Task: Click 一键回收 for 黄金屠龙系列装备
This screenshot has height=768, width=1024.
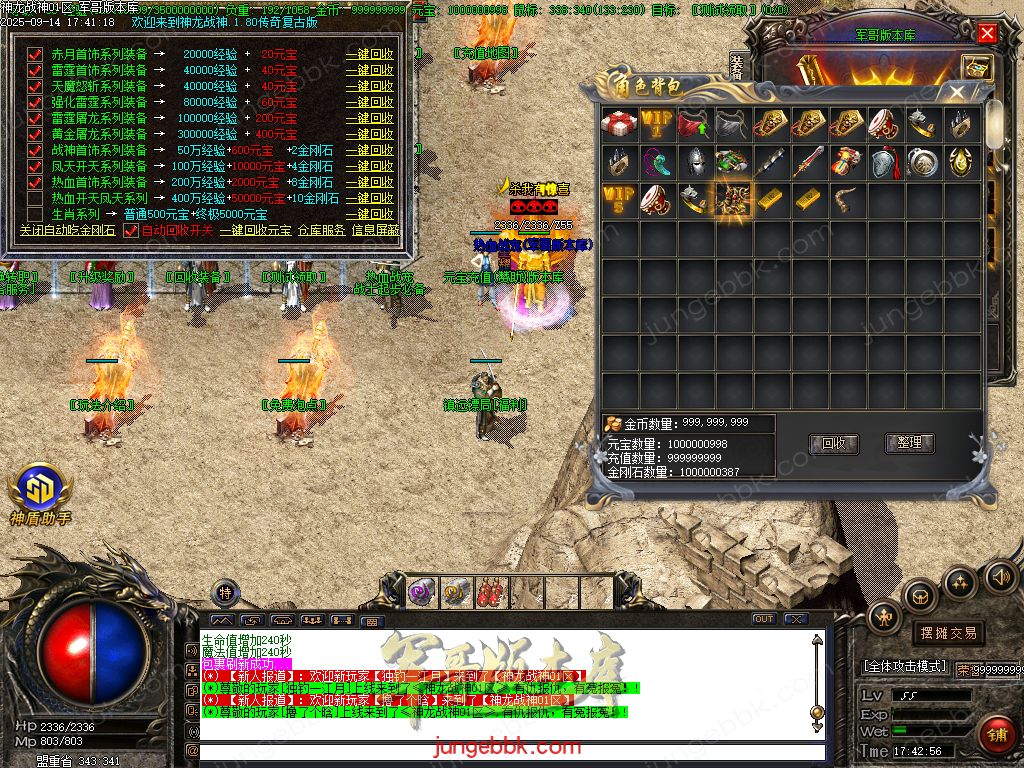Action: click(369, 134)
